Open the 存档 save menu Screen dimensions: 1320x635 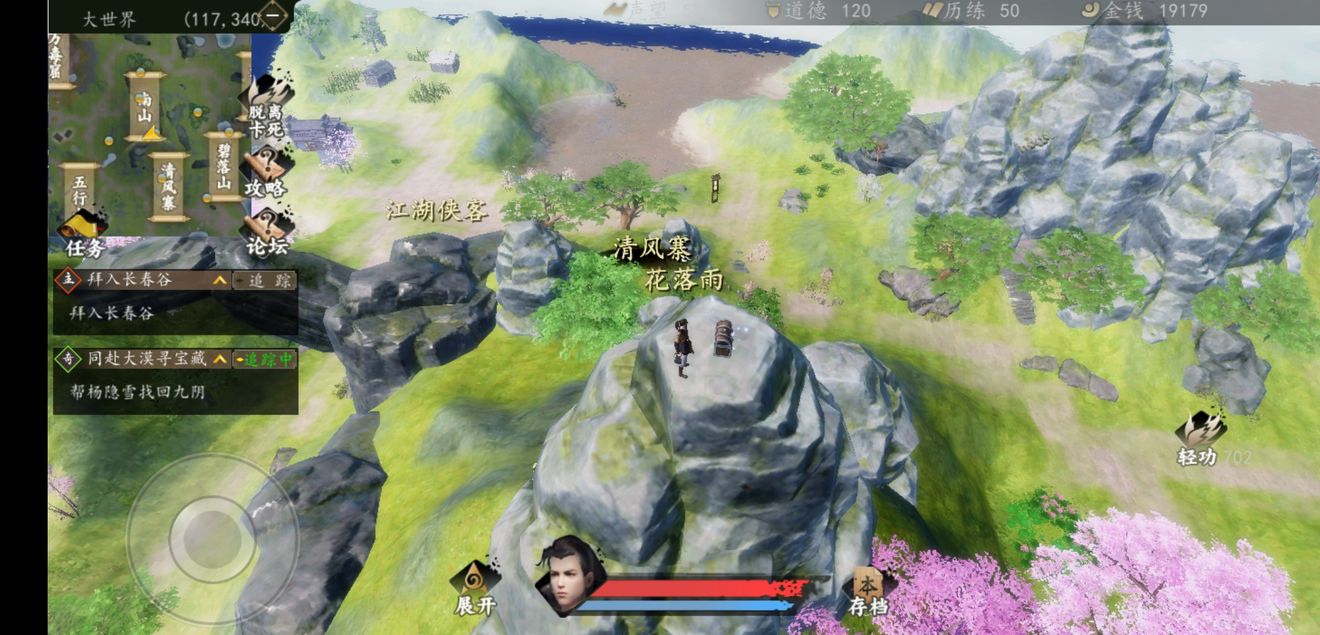coord(867,590)
